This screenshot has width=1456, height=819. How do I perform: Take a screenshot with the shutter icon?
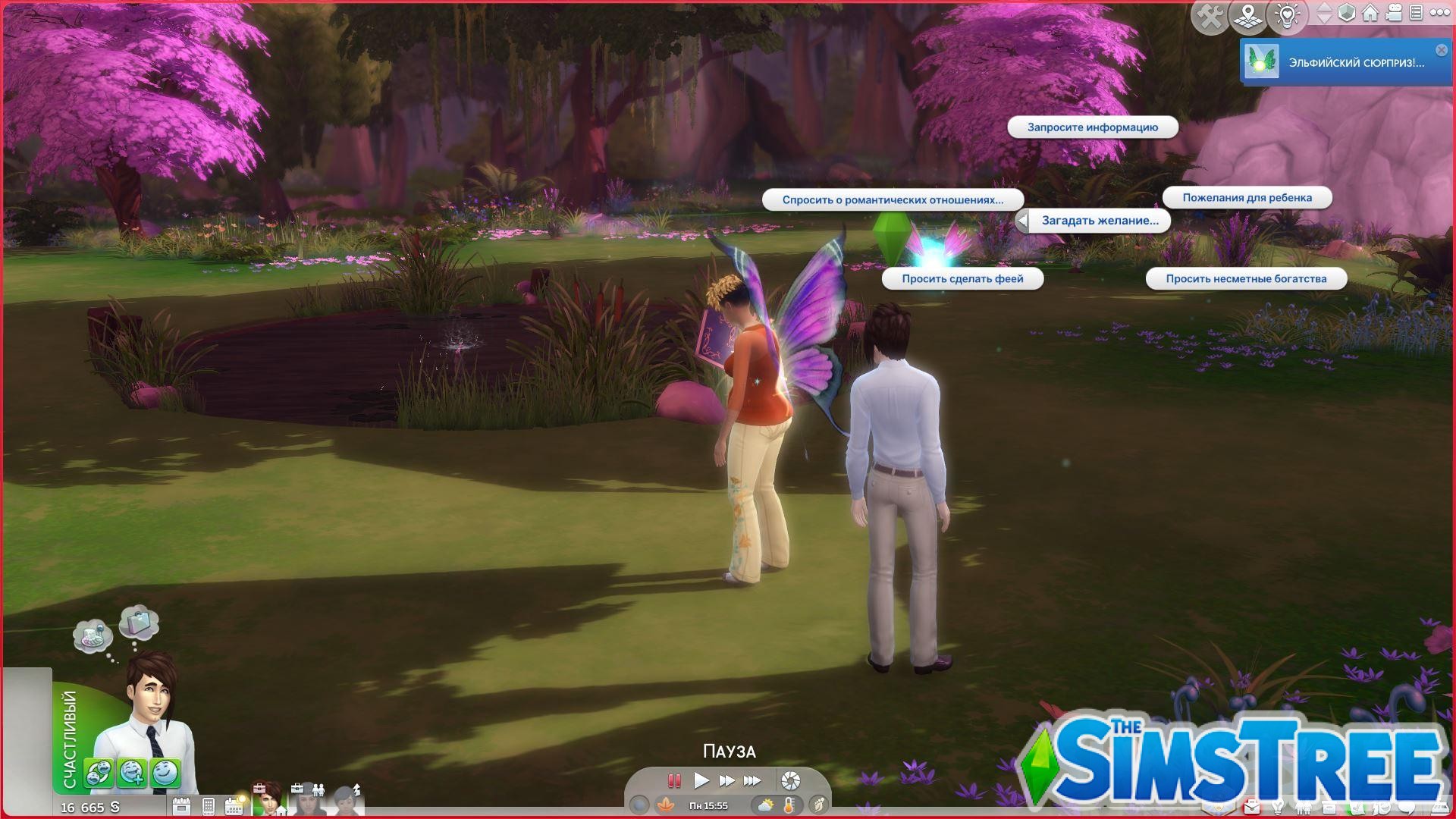tap(791, 780)
